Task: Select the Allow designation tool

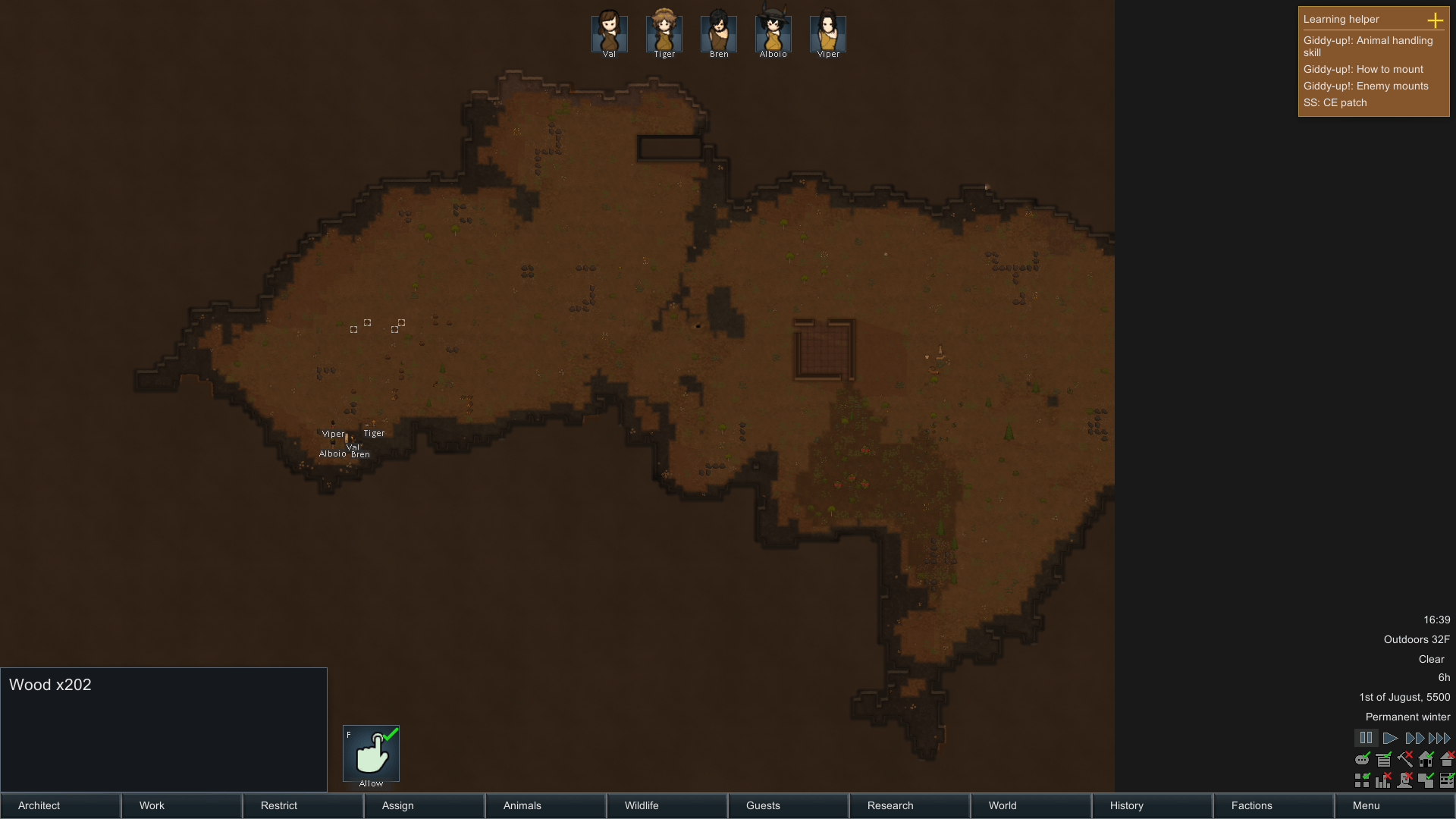Action: coord(372,753)
